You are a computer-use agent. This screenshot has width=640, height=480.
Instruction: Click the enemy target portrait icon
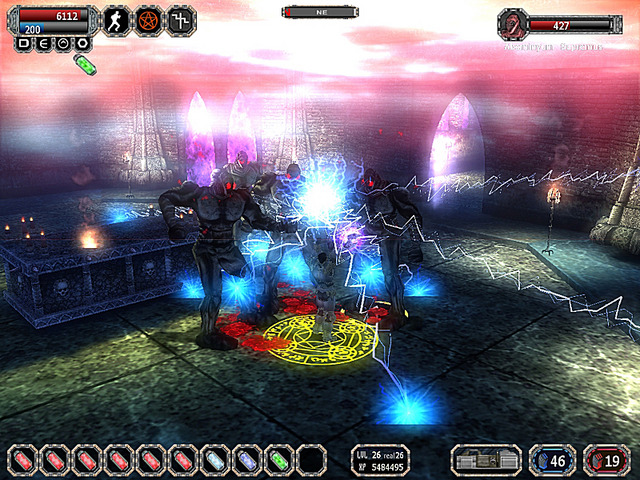coord(512,24)
